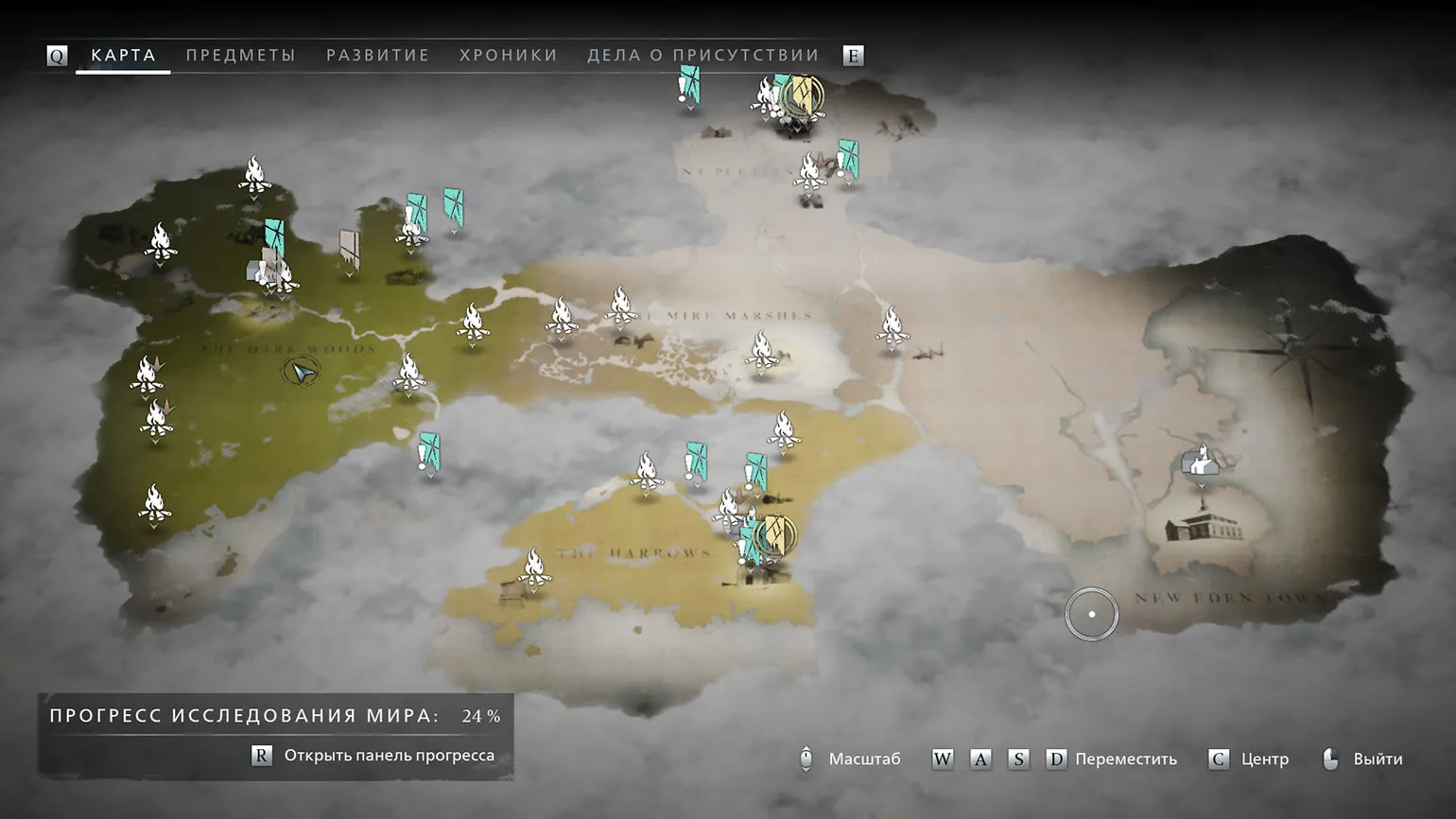
Task: Open the Развитие tab
Action: tap(377, 55)
